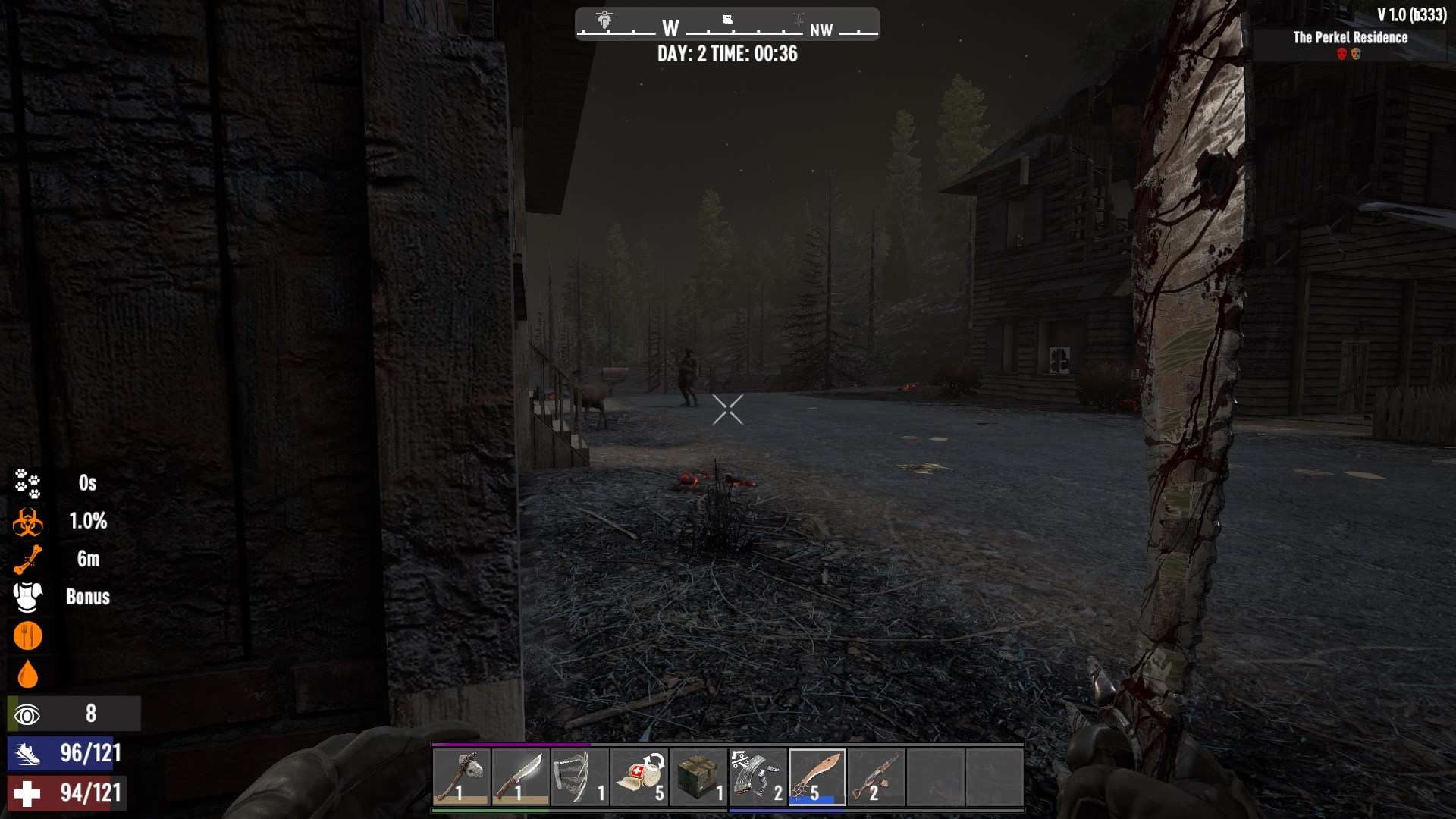Select the magazine mod hotbar slot
The width and height of the screenshot is (1456, 819).
tap(757, 777)
